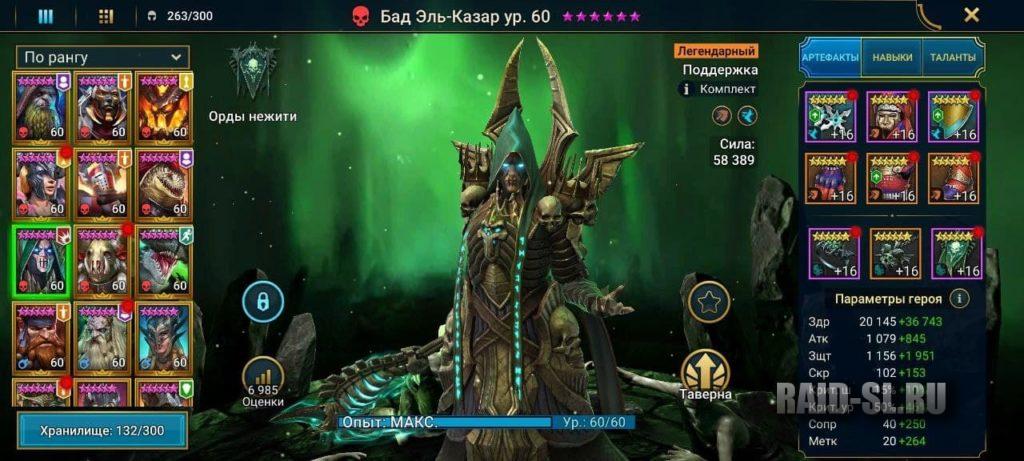The width and height of the screenshot is (1024, 461).
Task: Show hero parameters info icon
Action: pos(959,298)
